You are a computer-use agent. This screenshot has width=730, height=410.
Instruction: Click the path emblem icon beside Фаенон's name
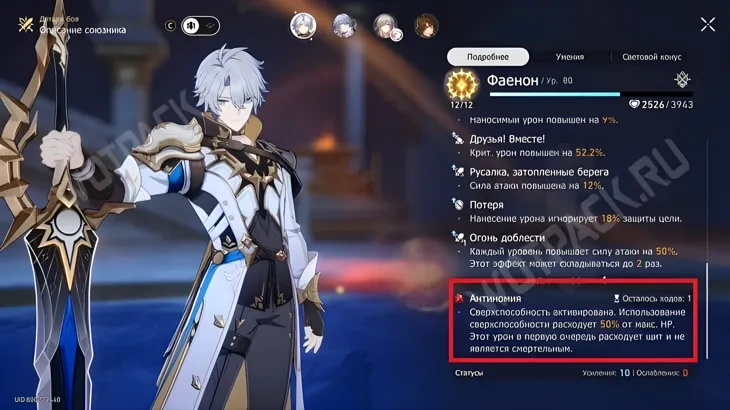coord(682,80)
